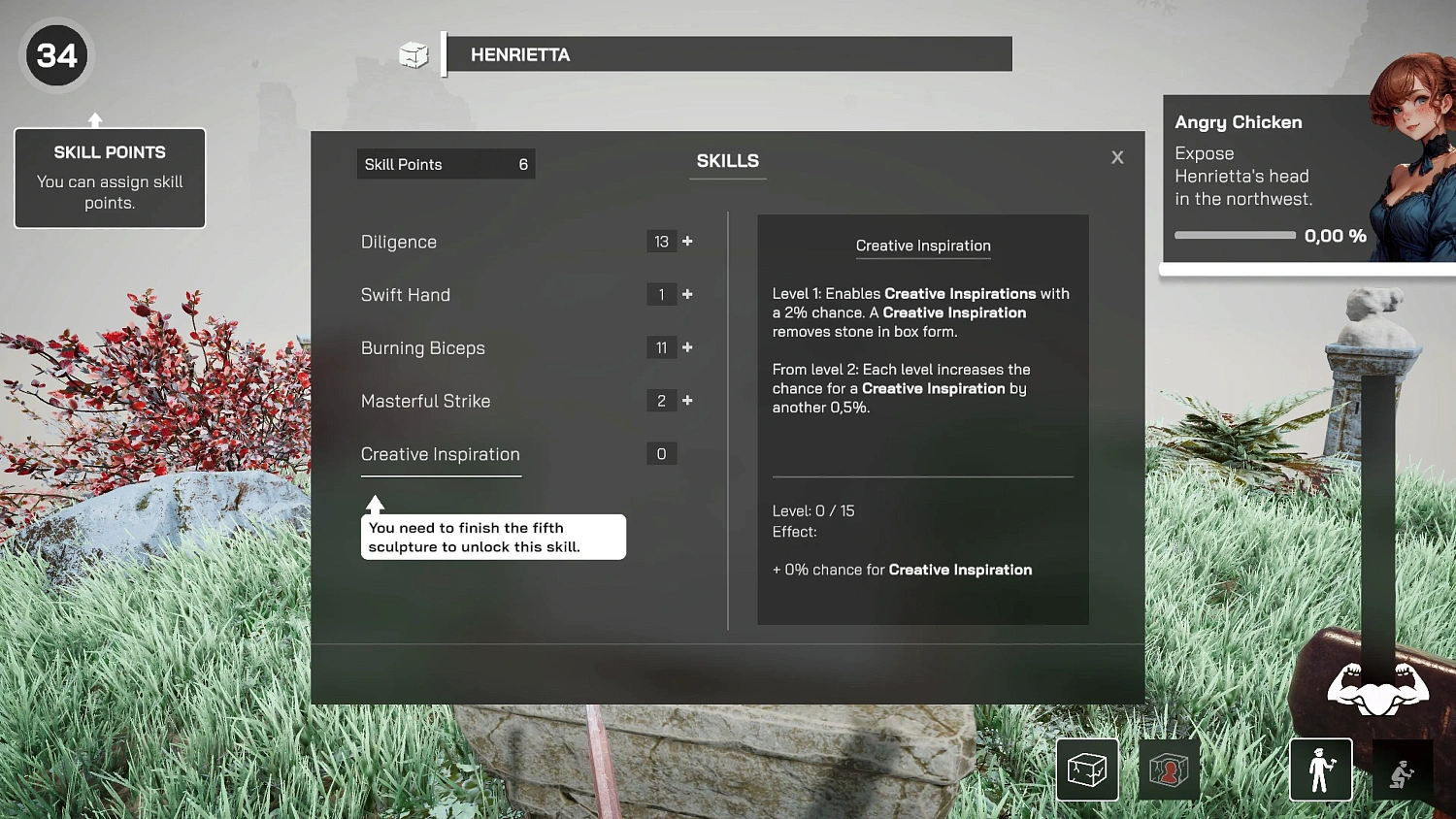Viewport: 1456px width, 819px height.
Task: Switch to standing sculptor mode
Action: click(1320, 769)
